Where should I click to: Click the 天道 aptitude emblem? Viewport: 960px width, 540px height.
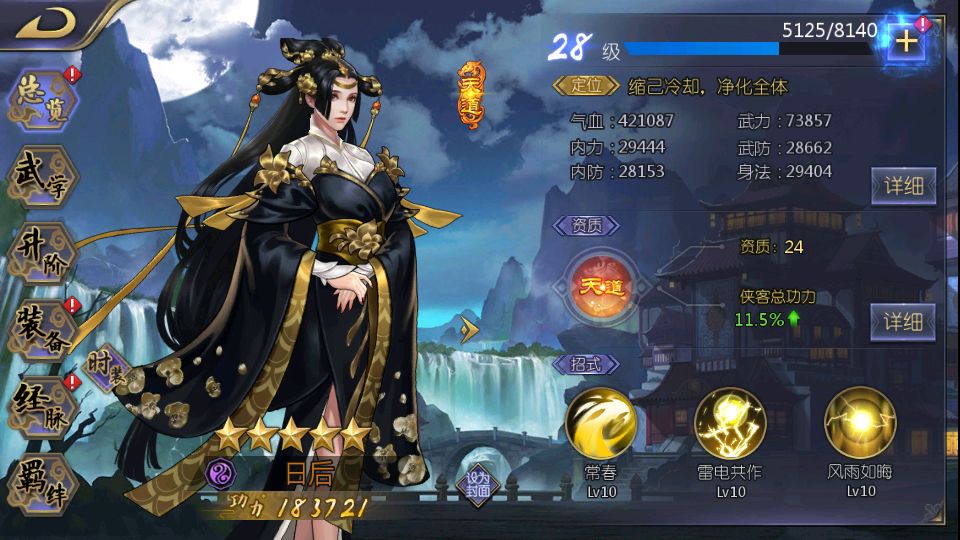[600, 285]
